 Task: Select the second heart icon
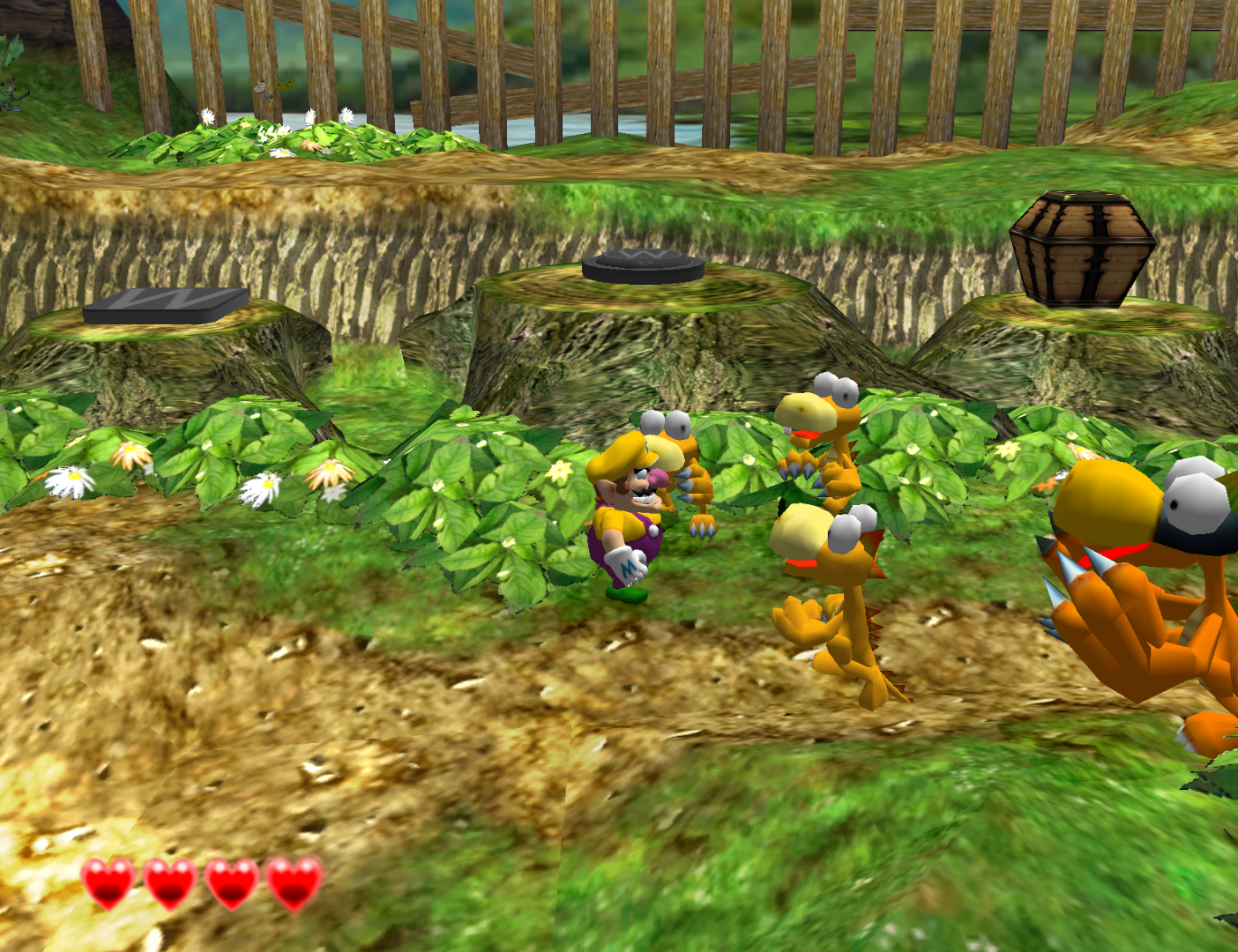point(168,882)
